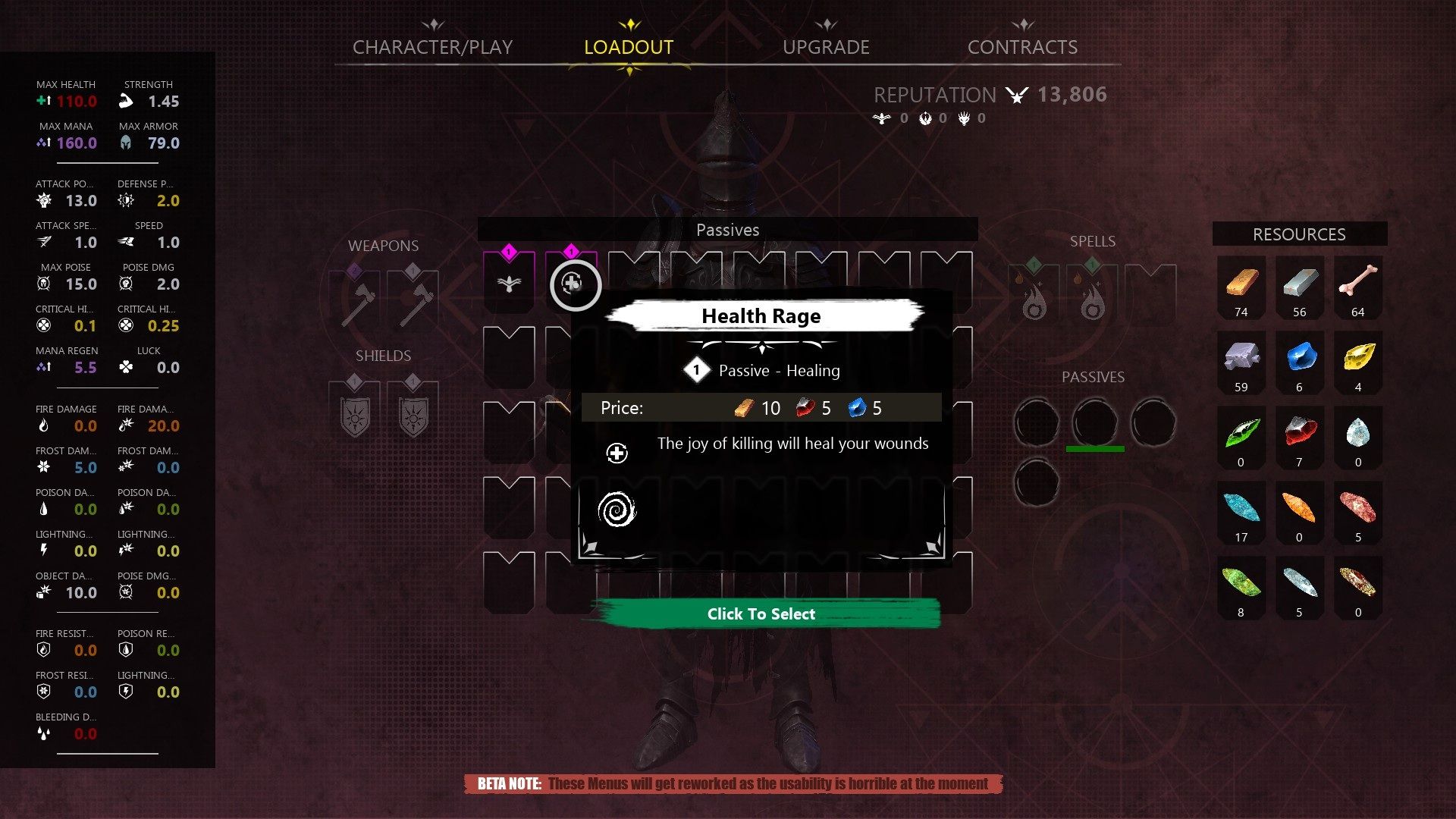Viewport: 1456px width, 819px height.
Task: Click the white gem resource
Action: (x=1357, y=433)
